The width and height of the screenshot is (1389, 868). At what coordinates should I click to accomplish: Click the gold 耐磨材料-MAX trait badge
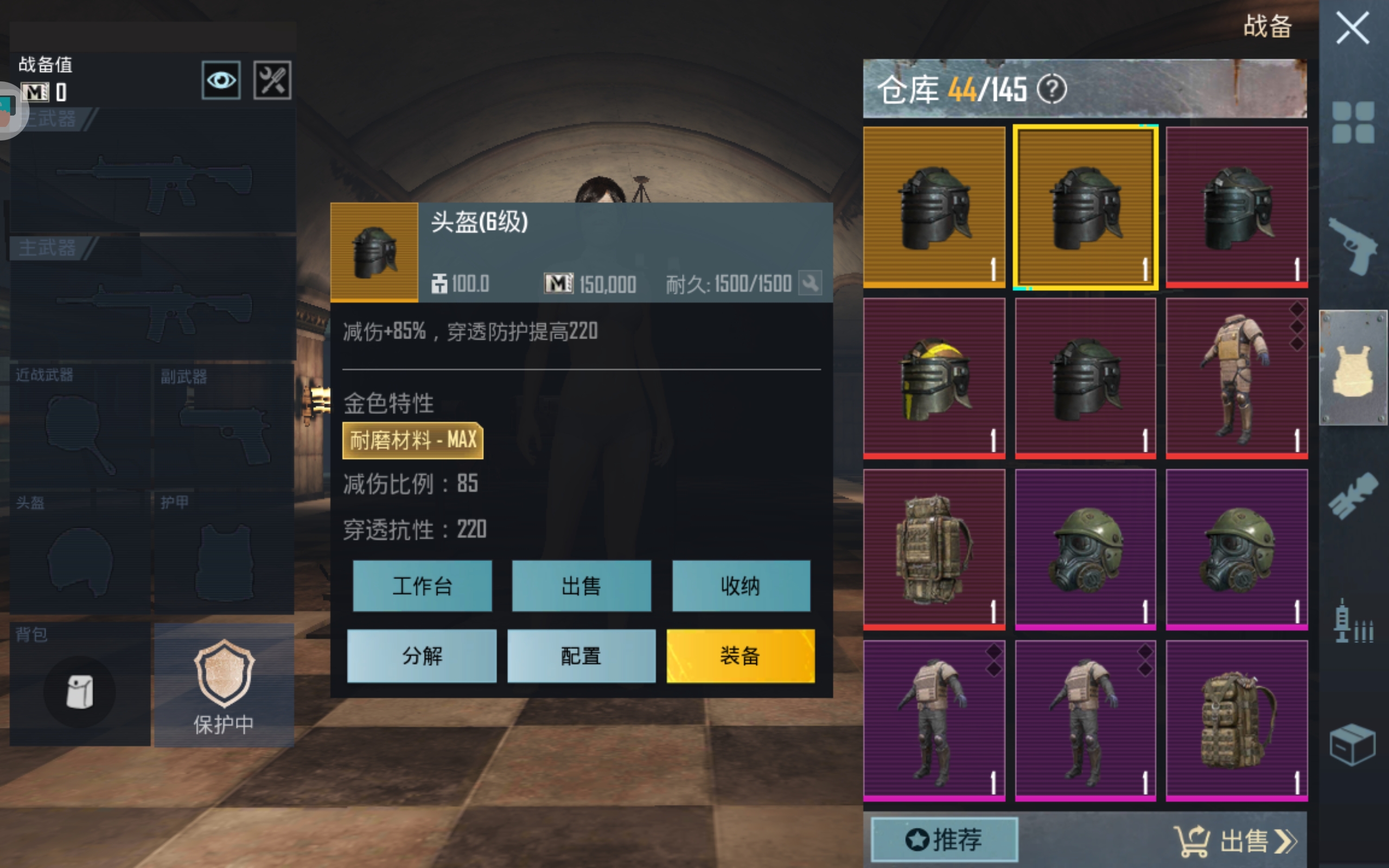[415, 440]
